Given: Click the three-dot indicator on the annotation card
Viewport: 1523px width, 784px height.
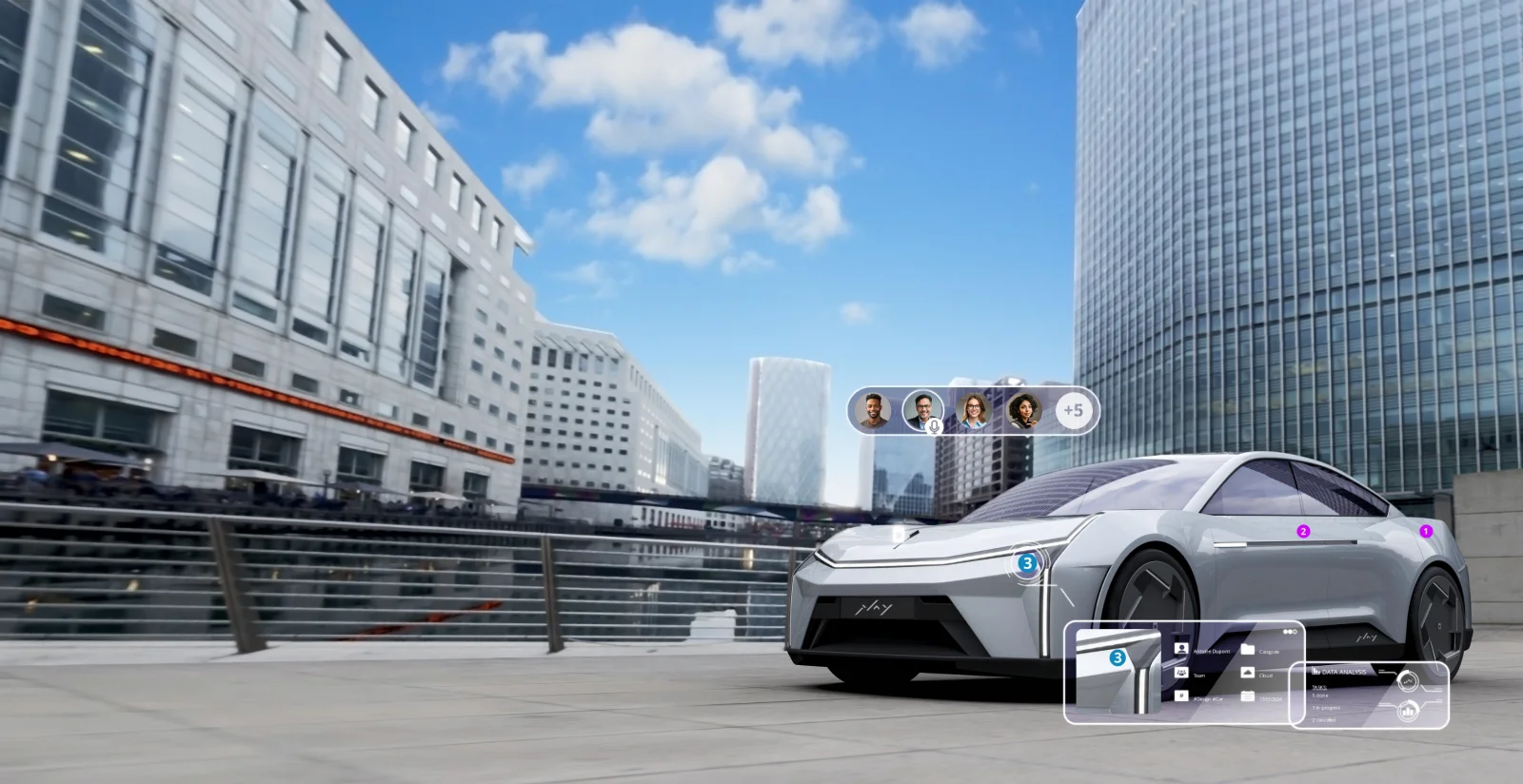Looking at the screenshot, I should (1290, 631).
